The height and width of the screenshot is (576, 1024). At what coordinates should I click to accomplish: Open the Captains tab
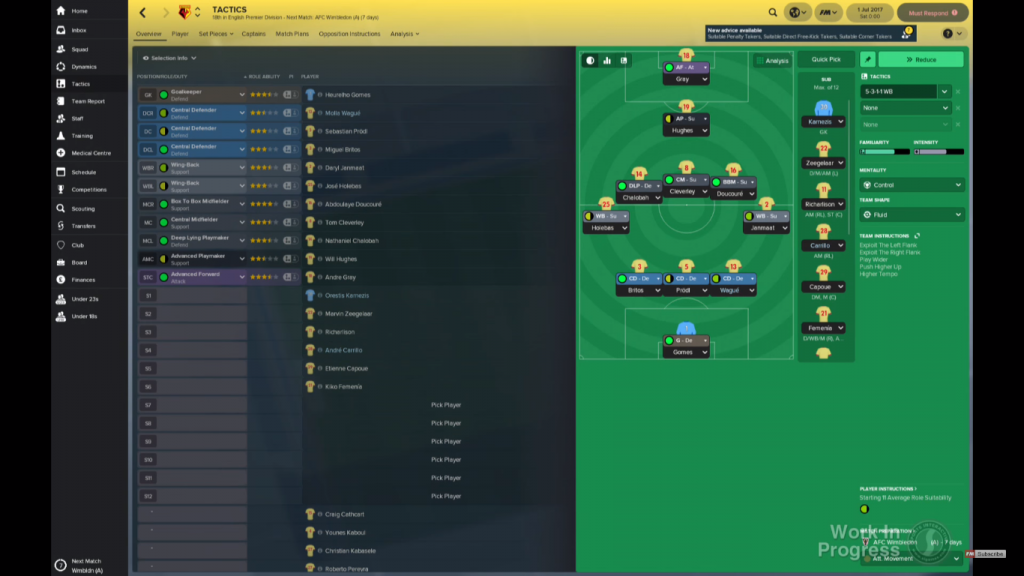click(253, 34)
